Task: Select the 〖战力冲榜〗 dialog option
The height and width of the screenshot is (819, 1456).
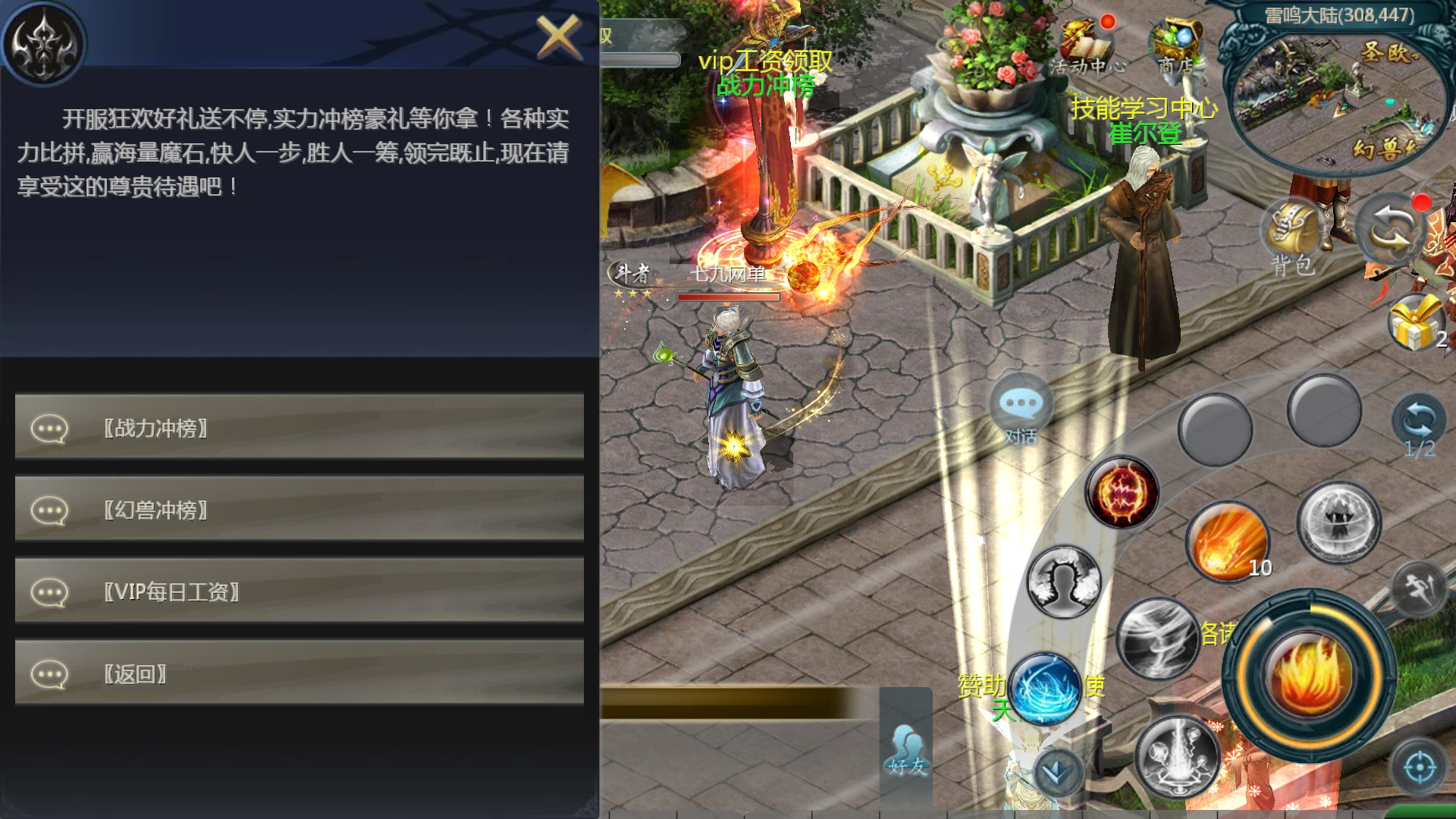Action: (x=300, y=427)
